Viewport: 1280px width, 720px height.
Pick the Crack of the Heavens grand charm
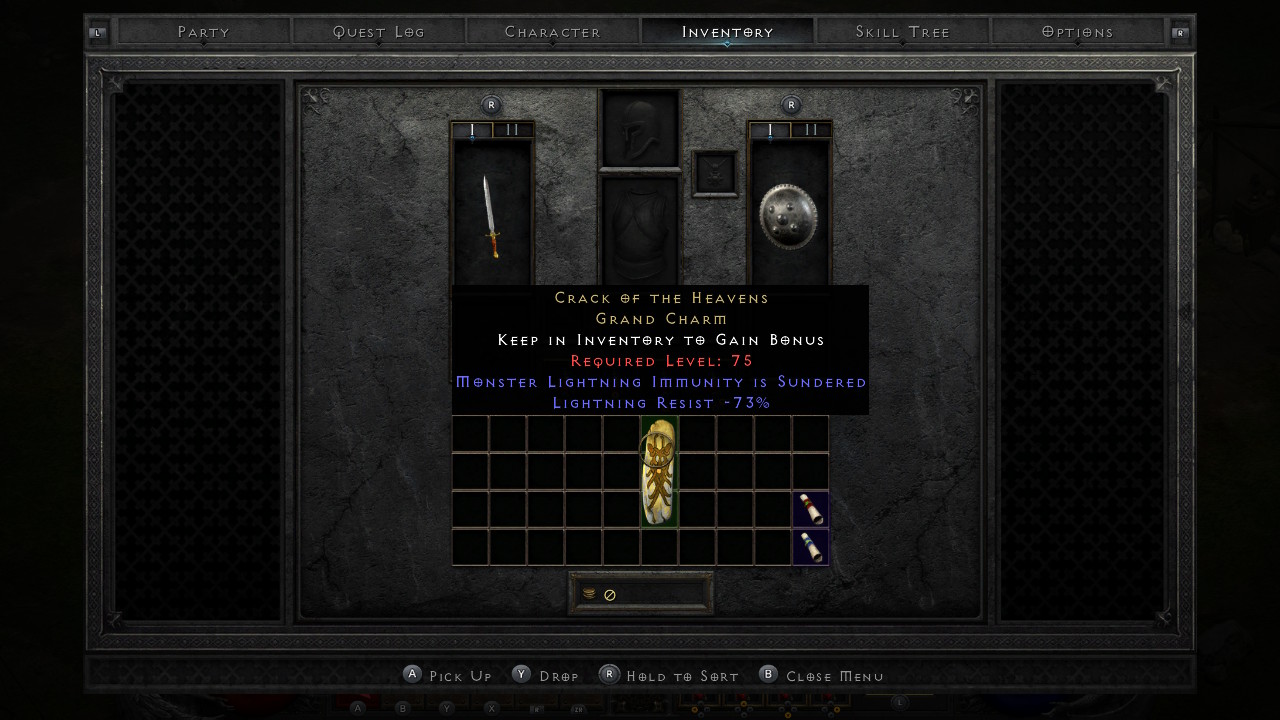coord(659,472)
